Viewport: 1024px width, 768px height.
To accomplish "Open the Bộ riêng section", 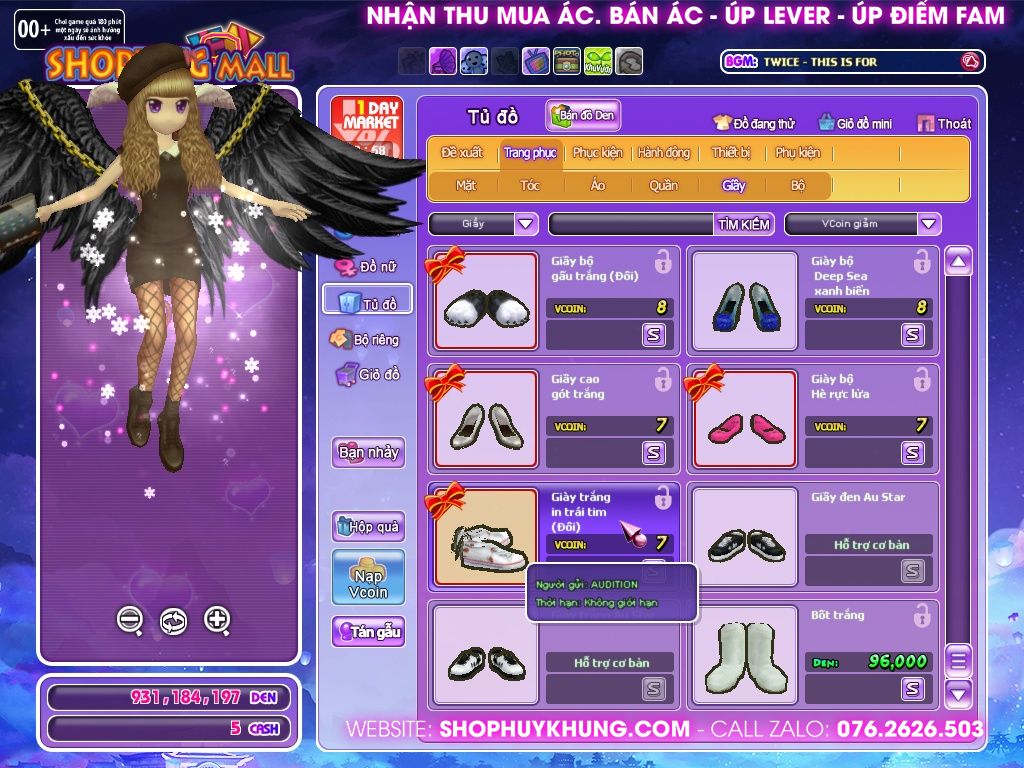I will [x=366, y=340].
